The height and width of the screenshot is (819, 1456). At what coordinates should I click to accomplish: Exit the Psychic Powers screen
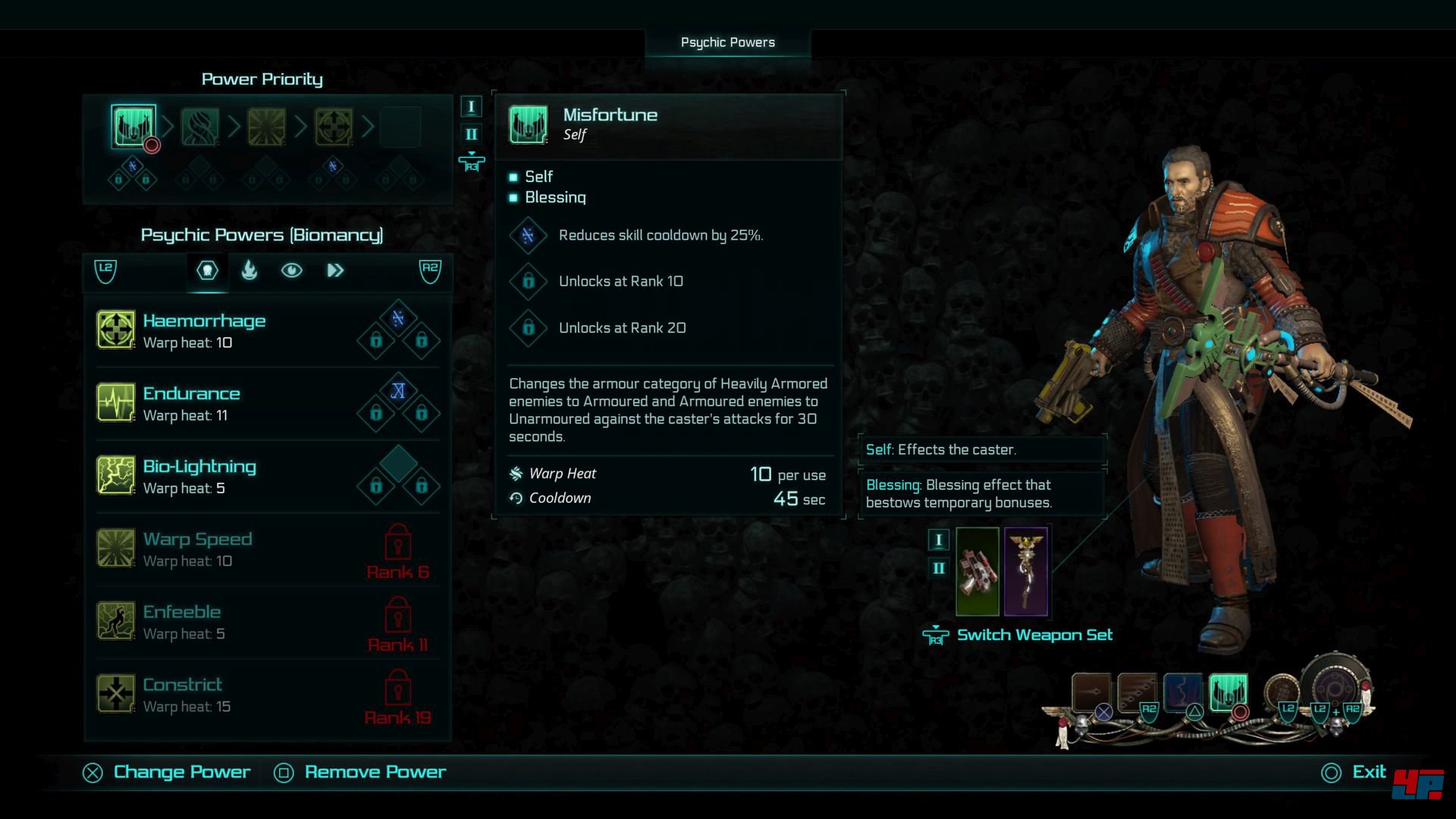coord(1368,772)
